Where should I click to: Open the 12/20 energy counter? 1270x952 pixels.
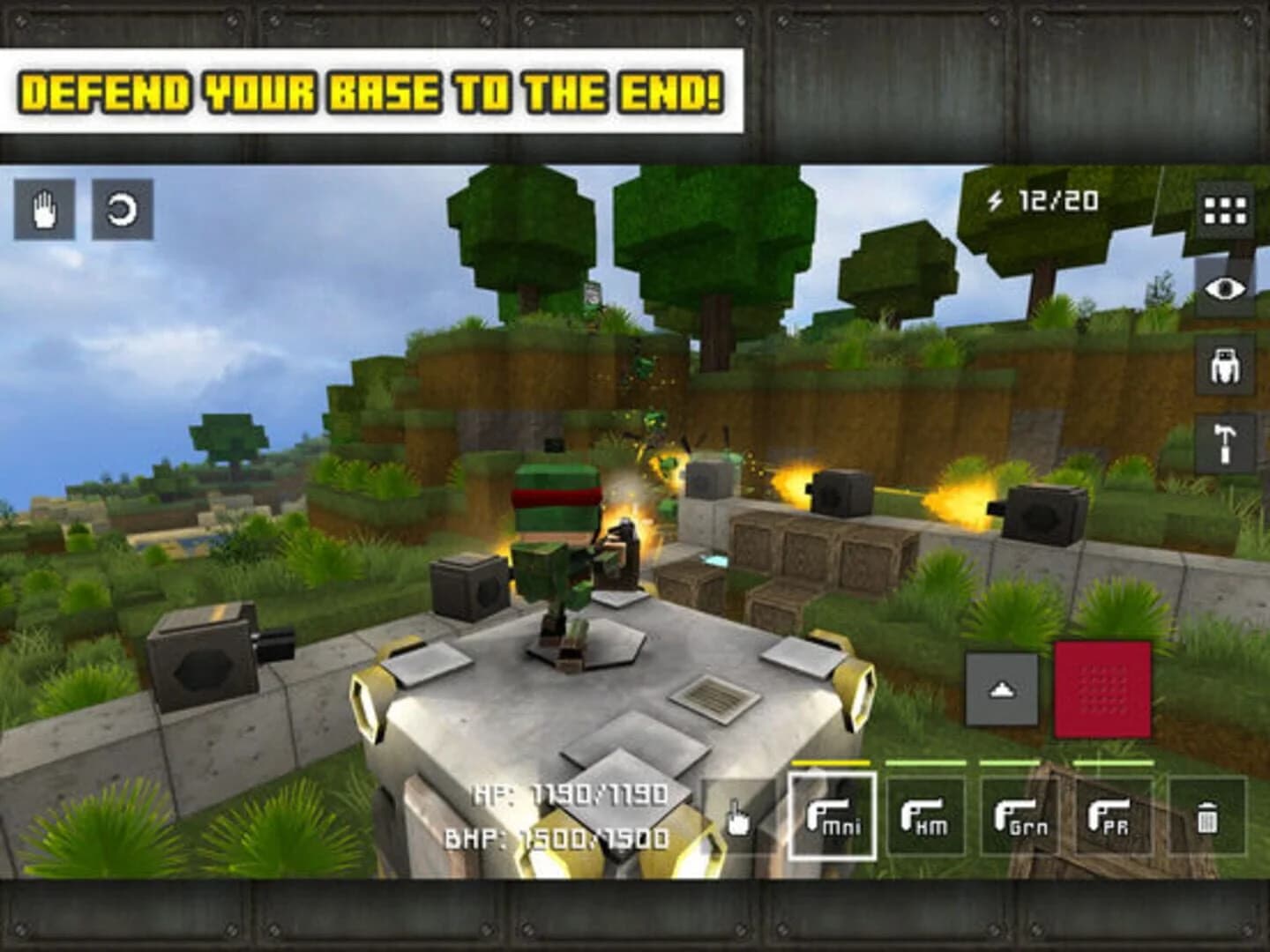click(1057, 203)
